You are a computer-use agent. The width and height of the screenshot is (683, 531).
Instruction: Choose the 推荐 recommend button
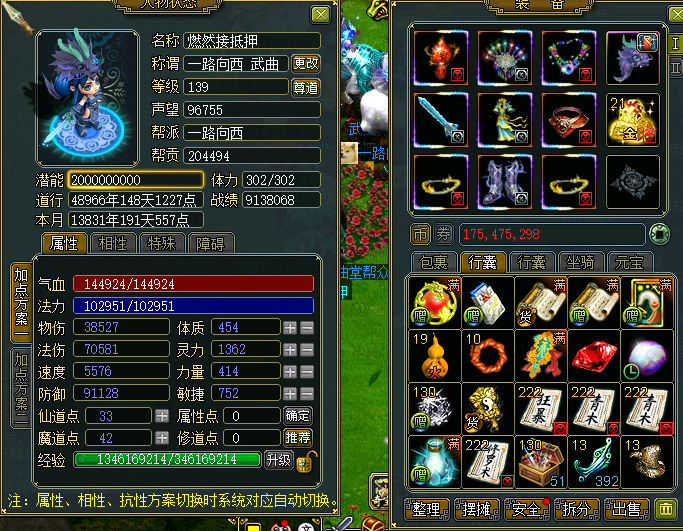point(298,438)
